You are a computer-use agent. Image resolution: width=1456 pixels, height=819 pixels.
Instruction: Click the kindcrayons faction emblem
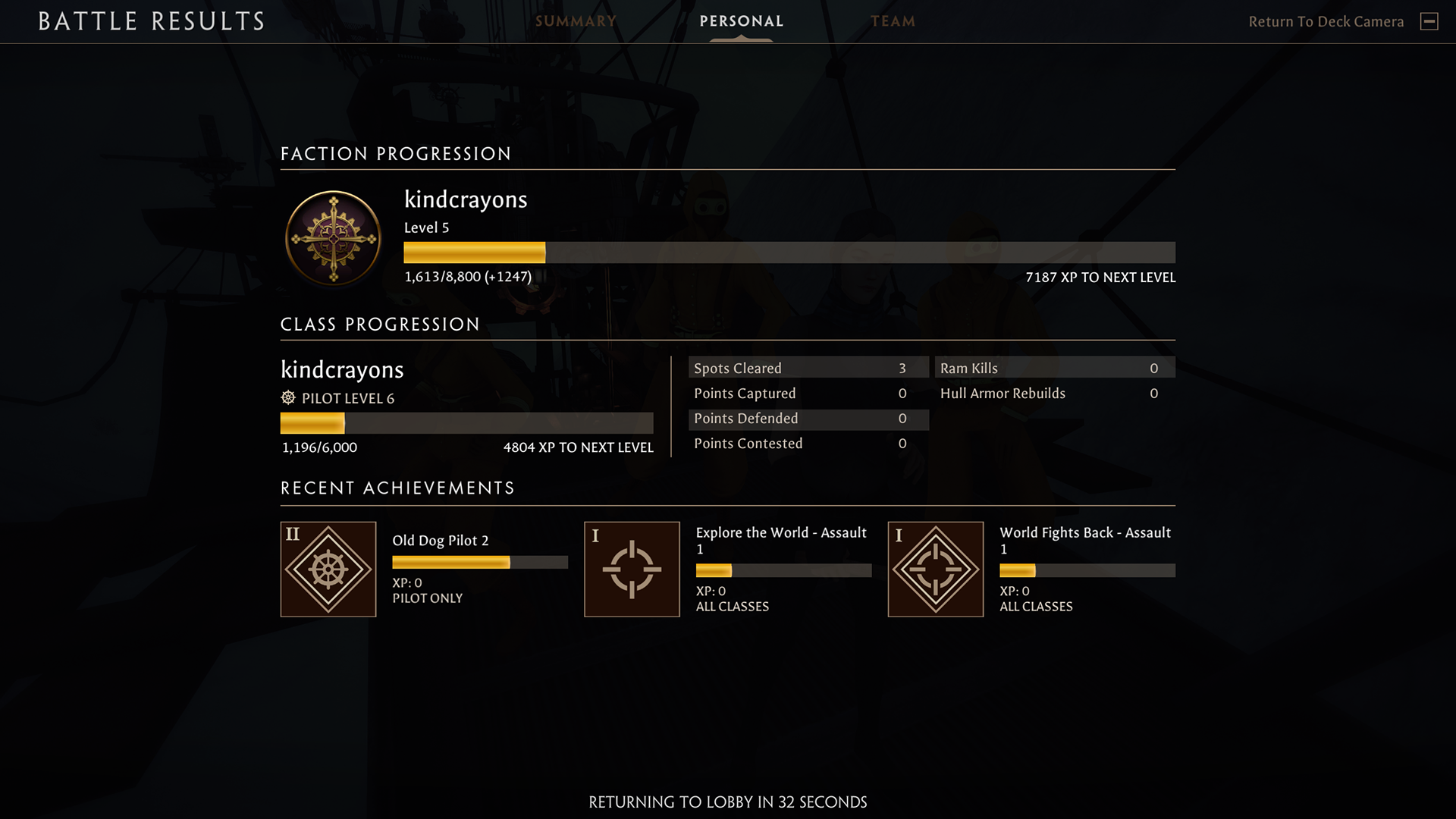(333, 238)
